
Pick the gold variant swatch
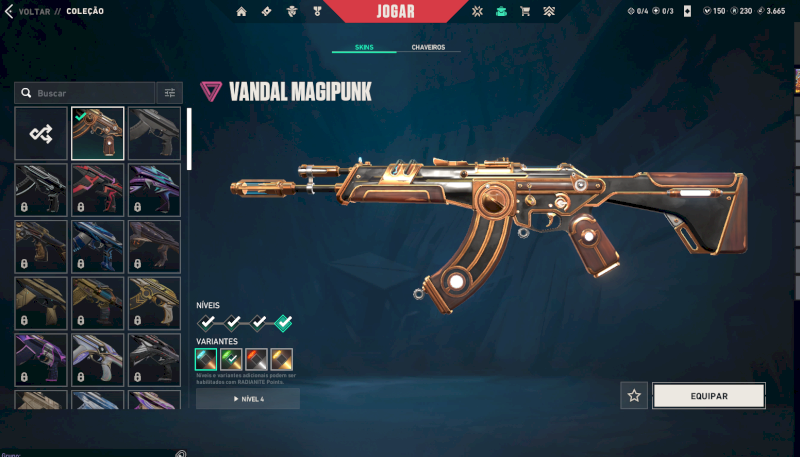[x=281, y=359]
